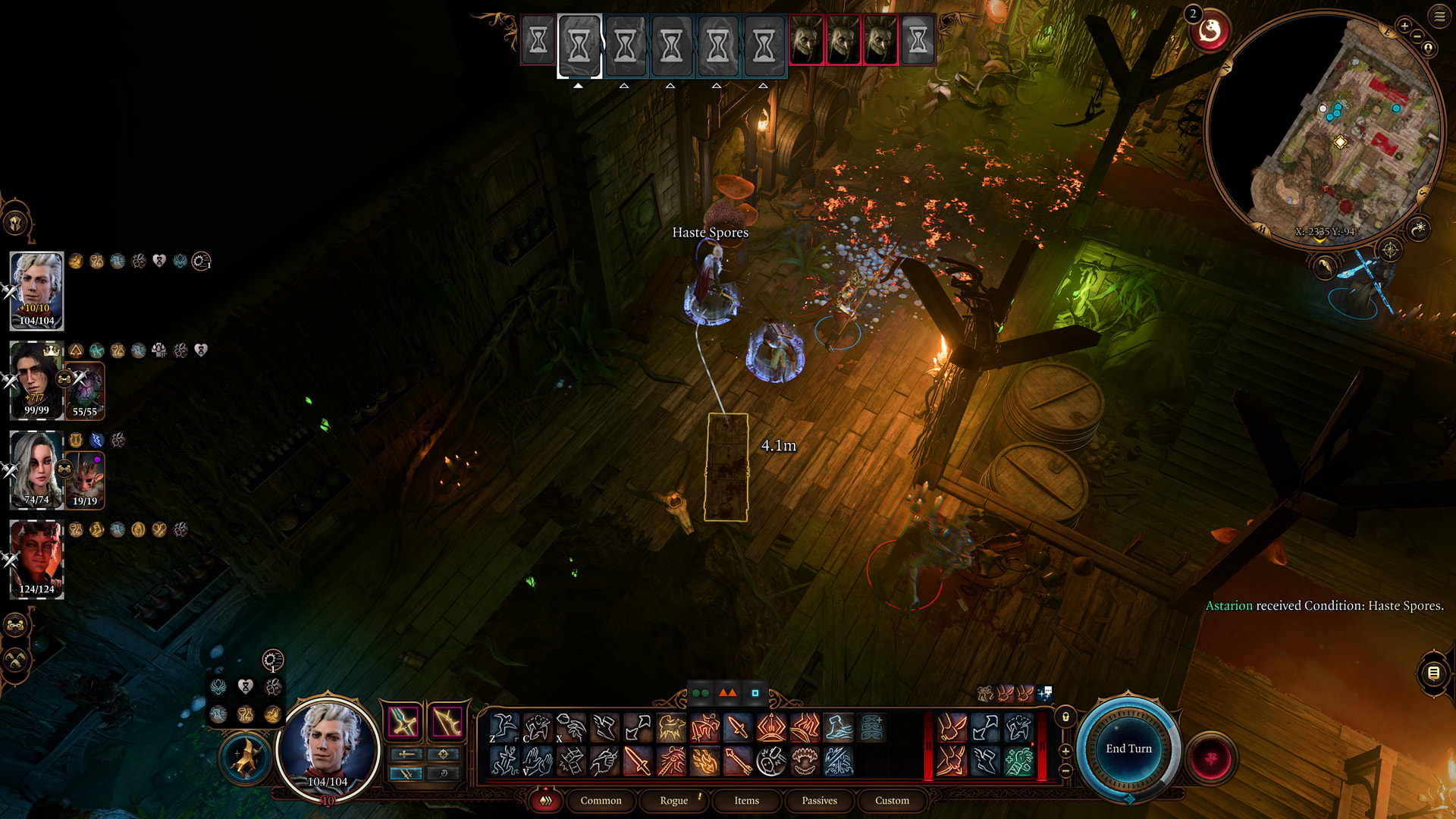Select the Custom hotbar tab
1456x819 pixels.
click(892, 801)
